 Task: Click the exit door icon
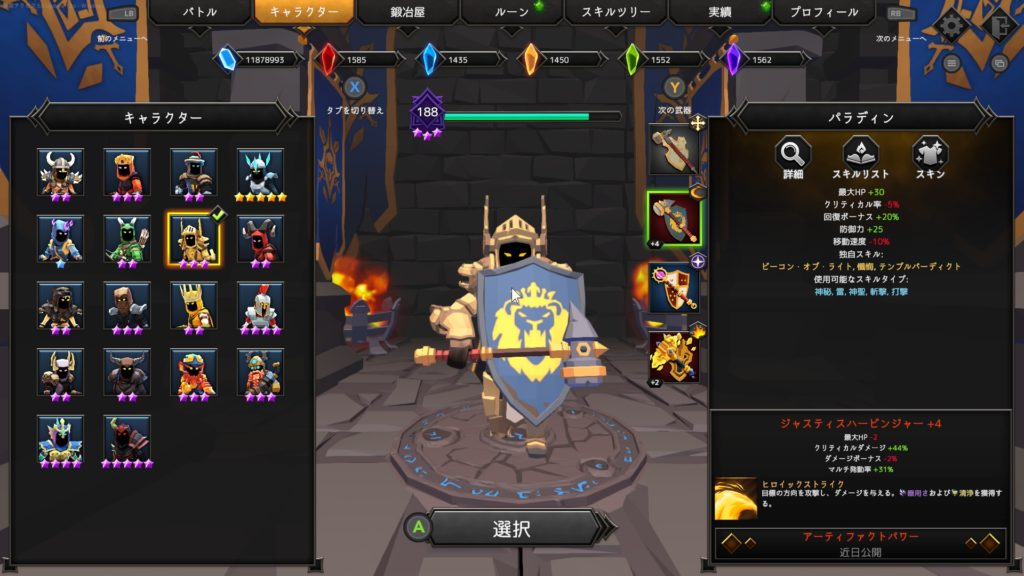point(996,24)
